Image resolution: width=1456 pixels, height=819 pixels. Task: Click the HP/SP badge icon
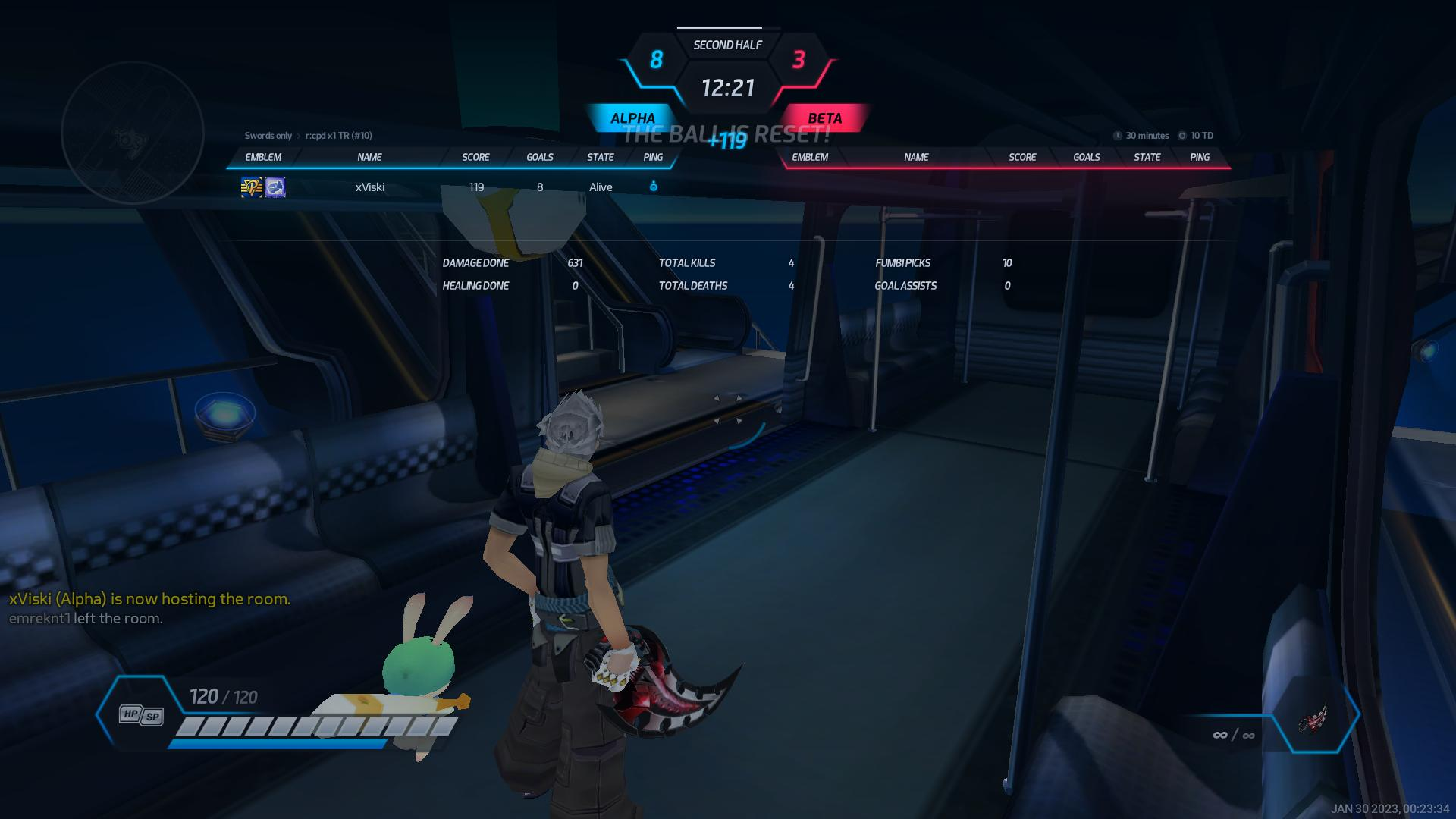(x=141, y=715)
